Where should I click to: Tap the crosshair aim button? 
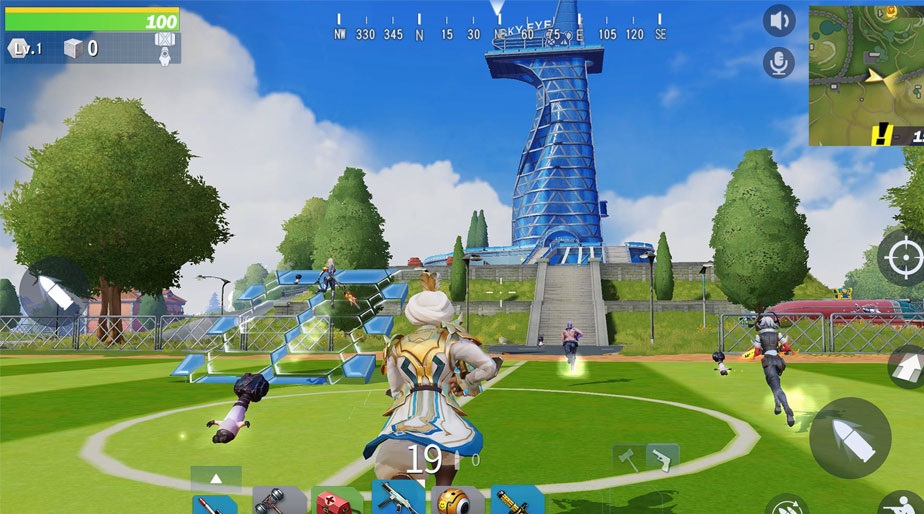click(902, 258)
